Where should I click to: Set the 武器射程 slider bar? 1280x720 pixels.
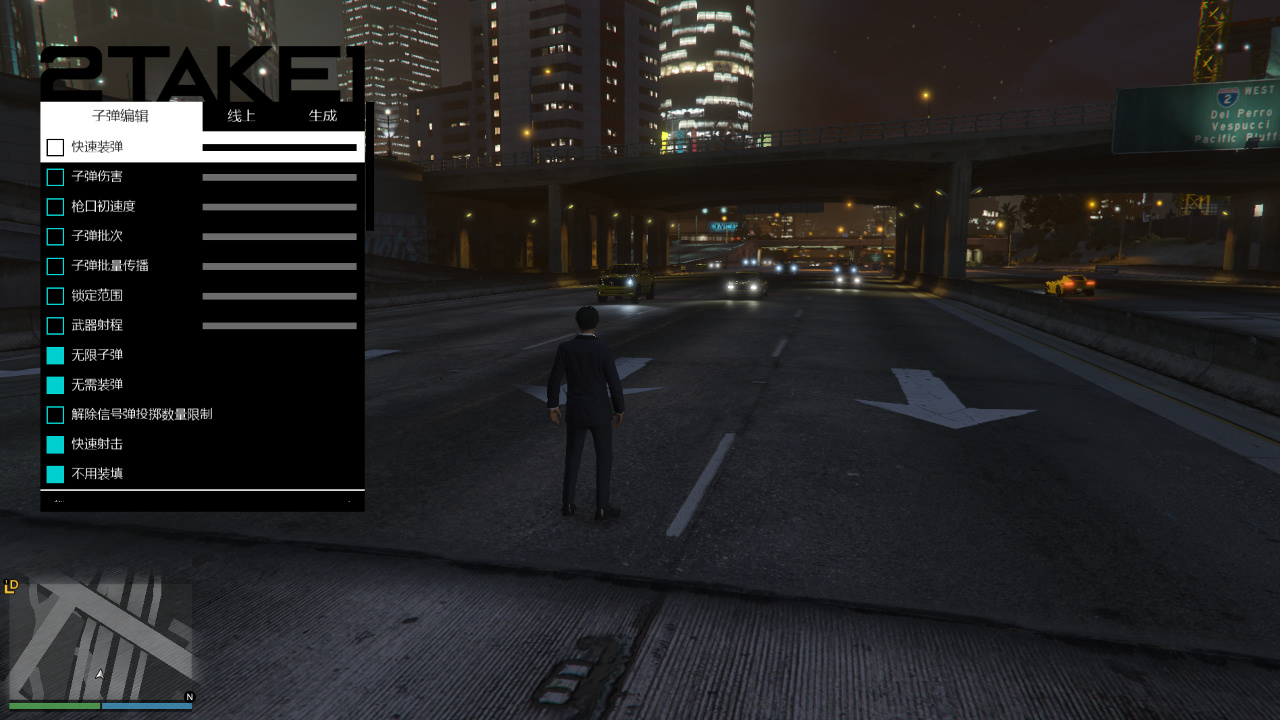tap(279, 326)
